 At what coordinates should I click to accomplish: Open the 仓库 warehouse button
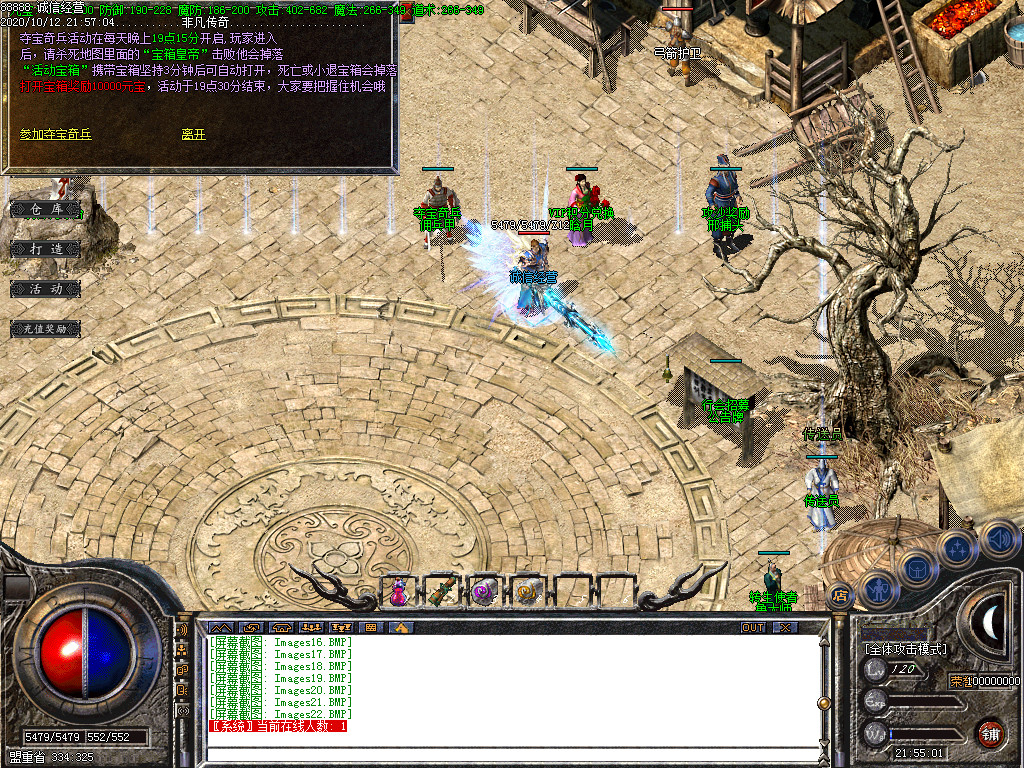pos(46,209)
